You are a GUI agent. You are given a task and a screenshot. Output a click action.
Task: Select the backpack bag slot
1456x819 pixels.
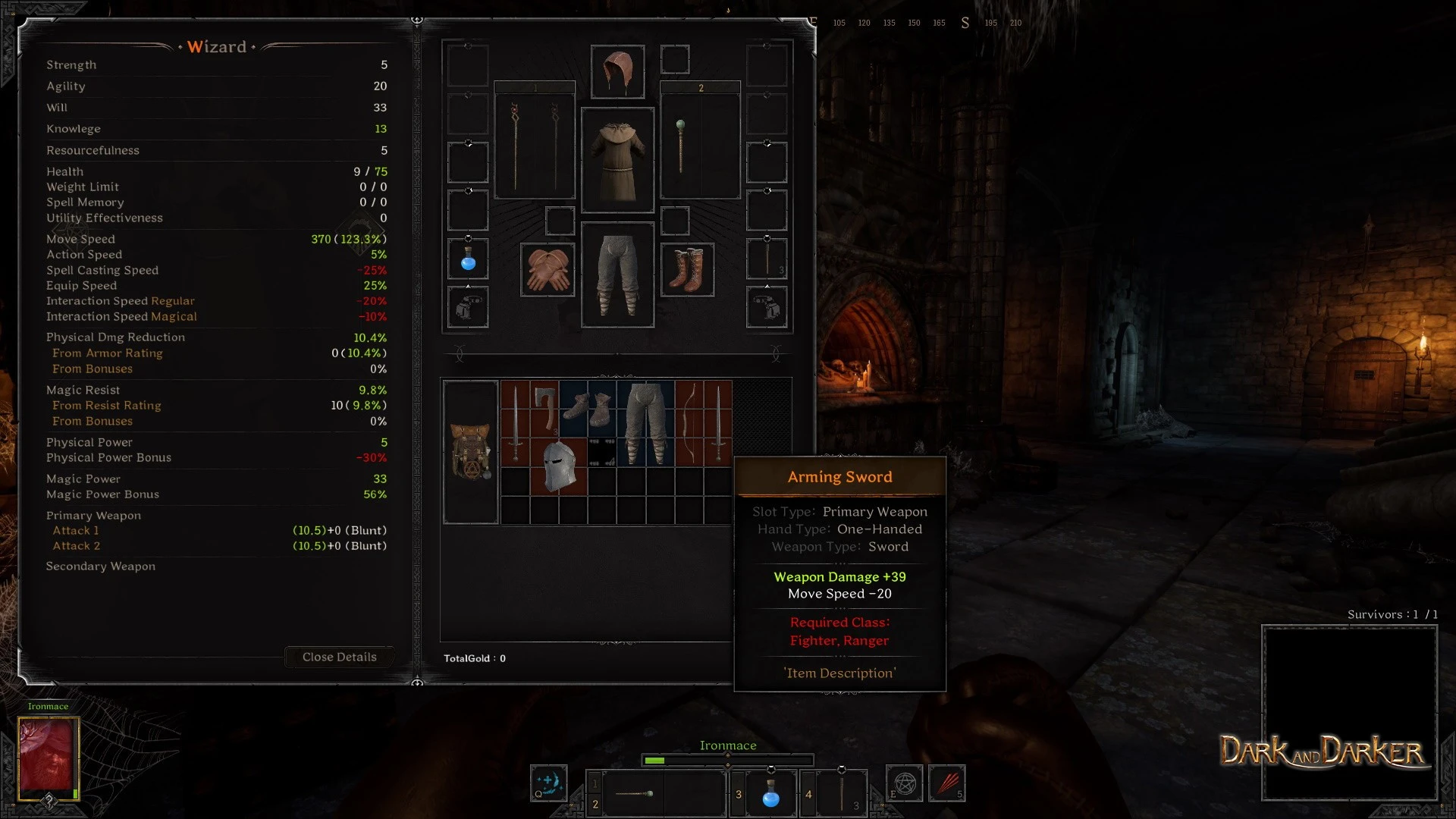(471, 452)
